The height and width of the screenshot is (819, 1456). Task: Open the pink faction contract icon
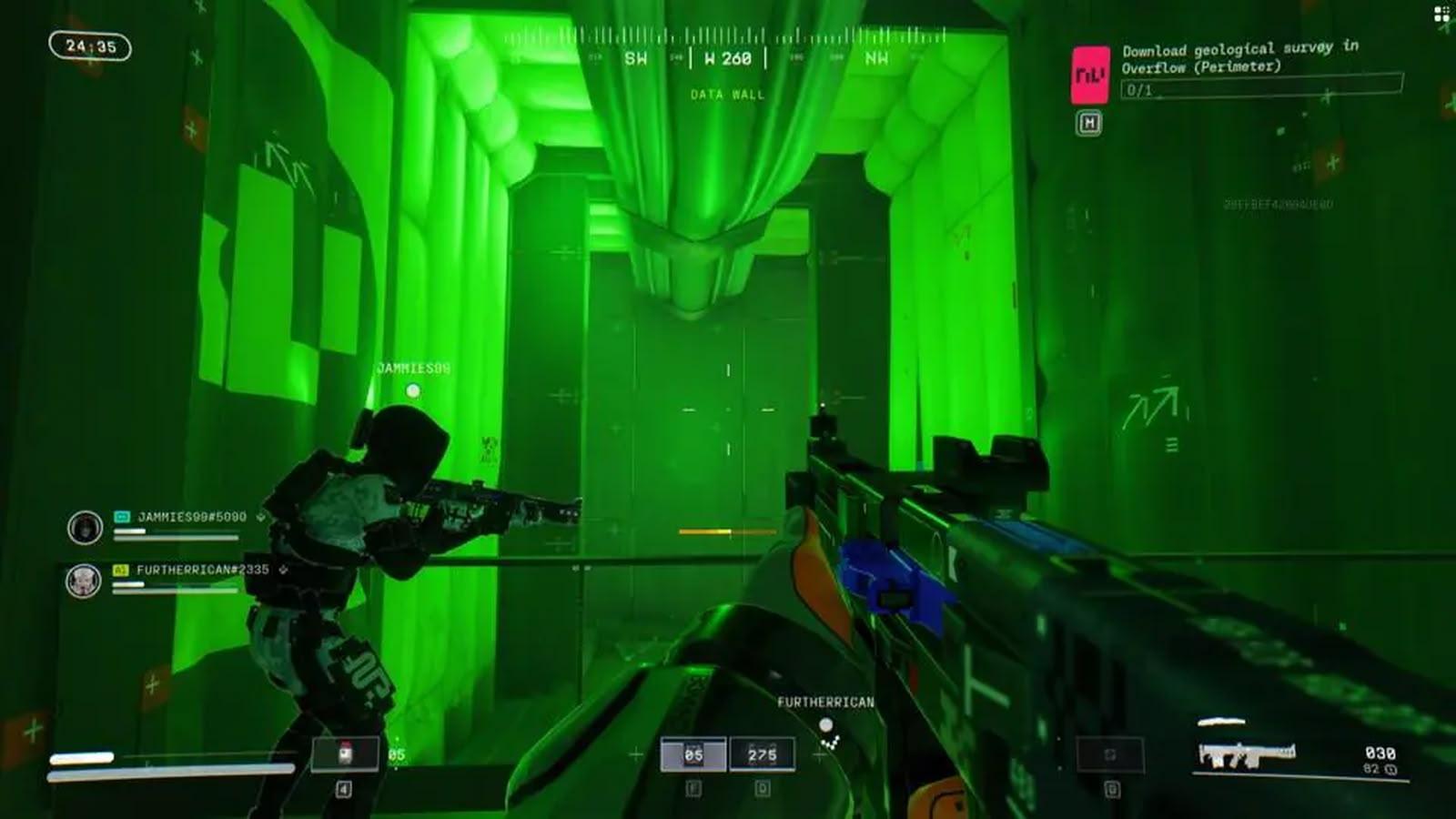point(1090,75)
